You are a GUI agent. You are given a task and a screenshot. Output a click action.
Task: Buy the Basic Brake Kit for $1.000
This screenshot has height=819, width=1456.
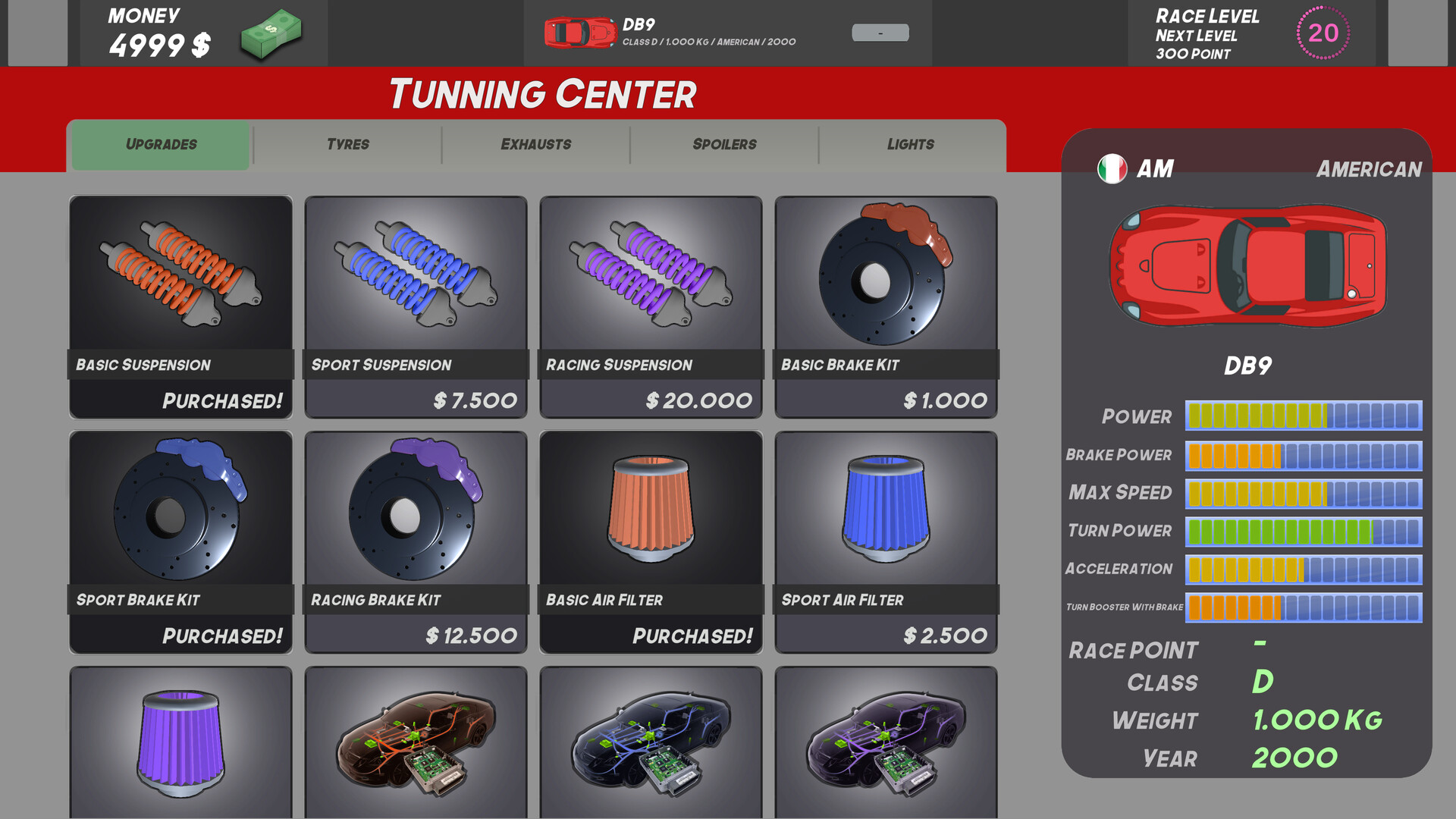(x=884, y=400)
